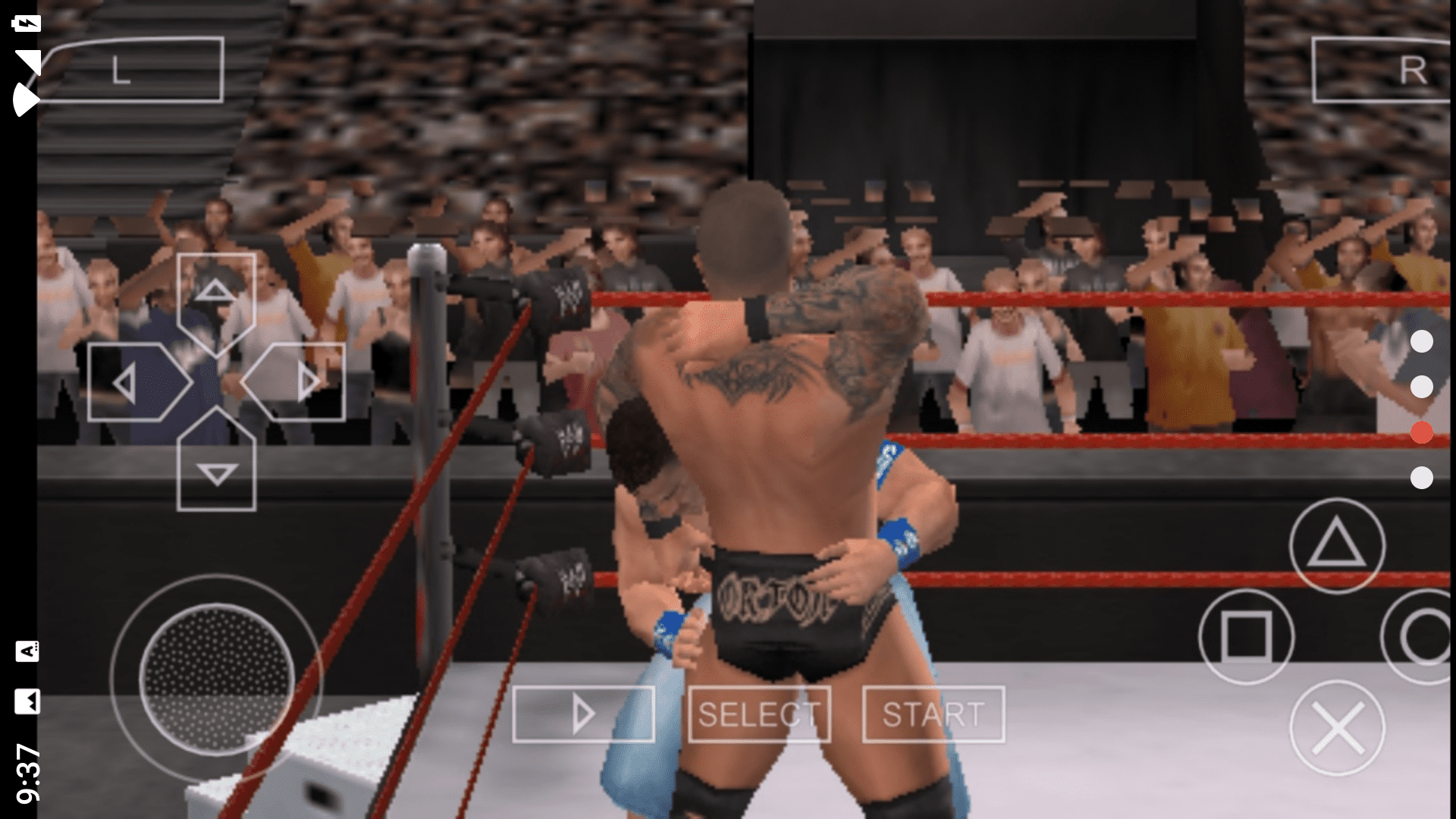Screen dimensions: 1456x819
Task: Tap the SELECT button
Action: pos(761,713)
